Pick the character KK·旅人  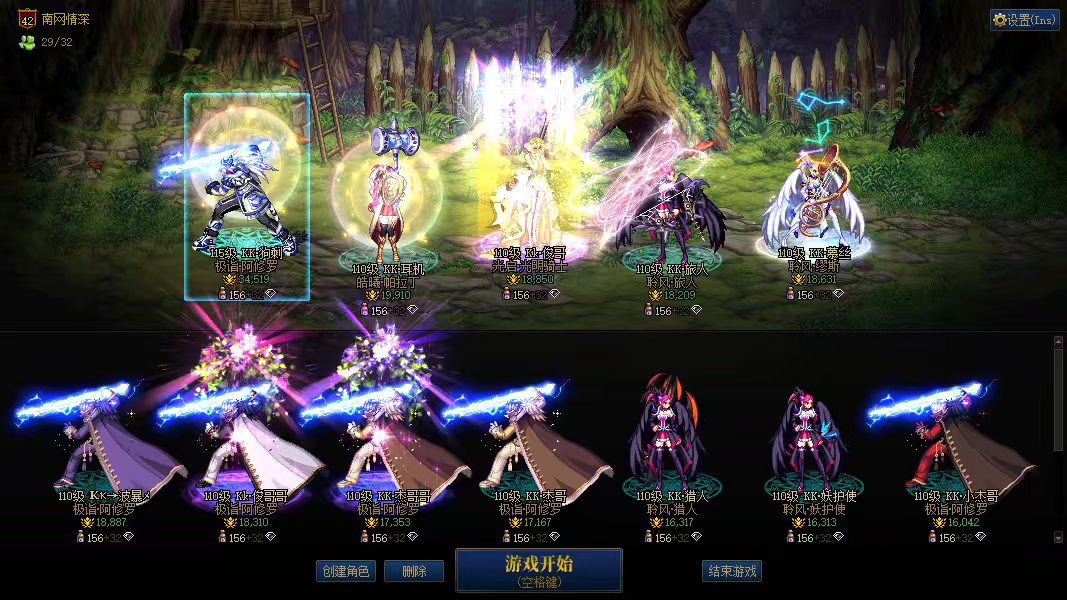coord(671,210)
